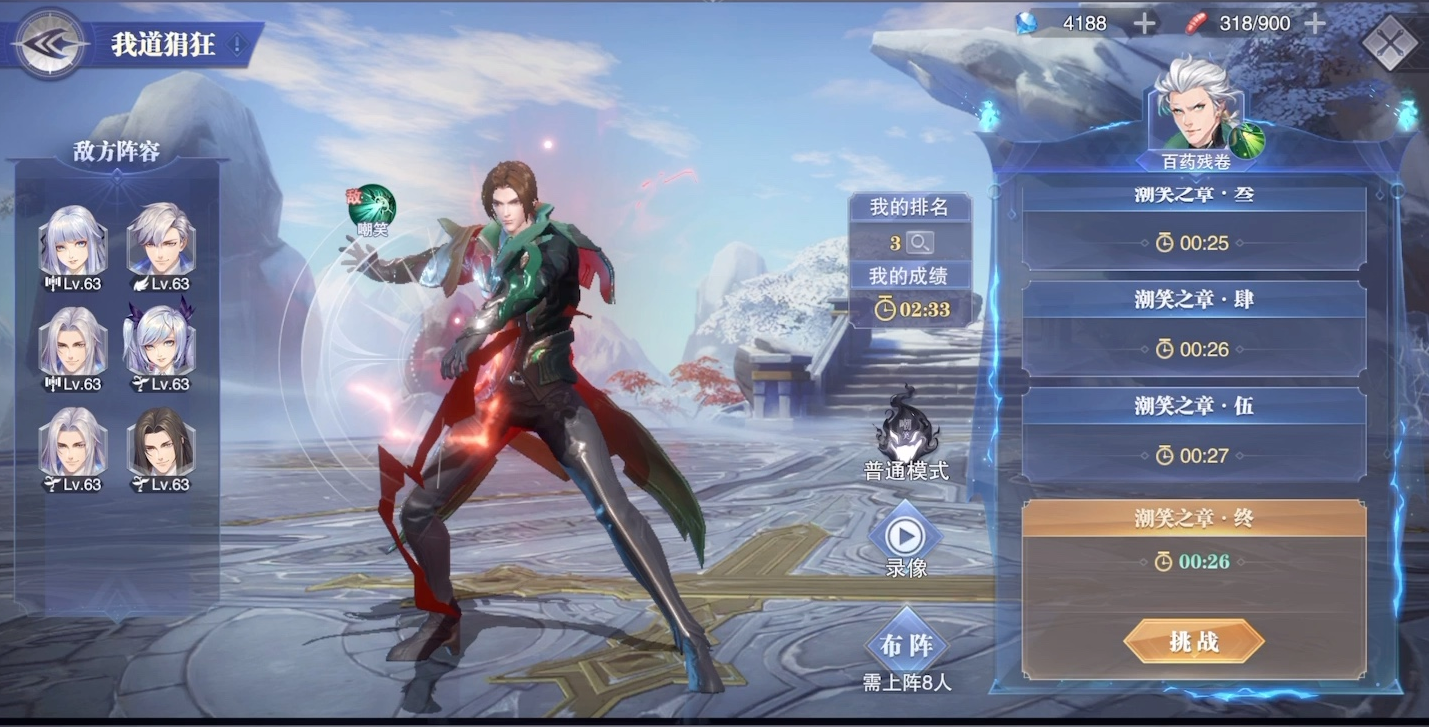Click the blue diamond currency icon
The image size is (1429, 727).
(x=1025, y=22)
